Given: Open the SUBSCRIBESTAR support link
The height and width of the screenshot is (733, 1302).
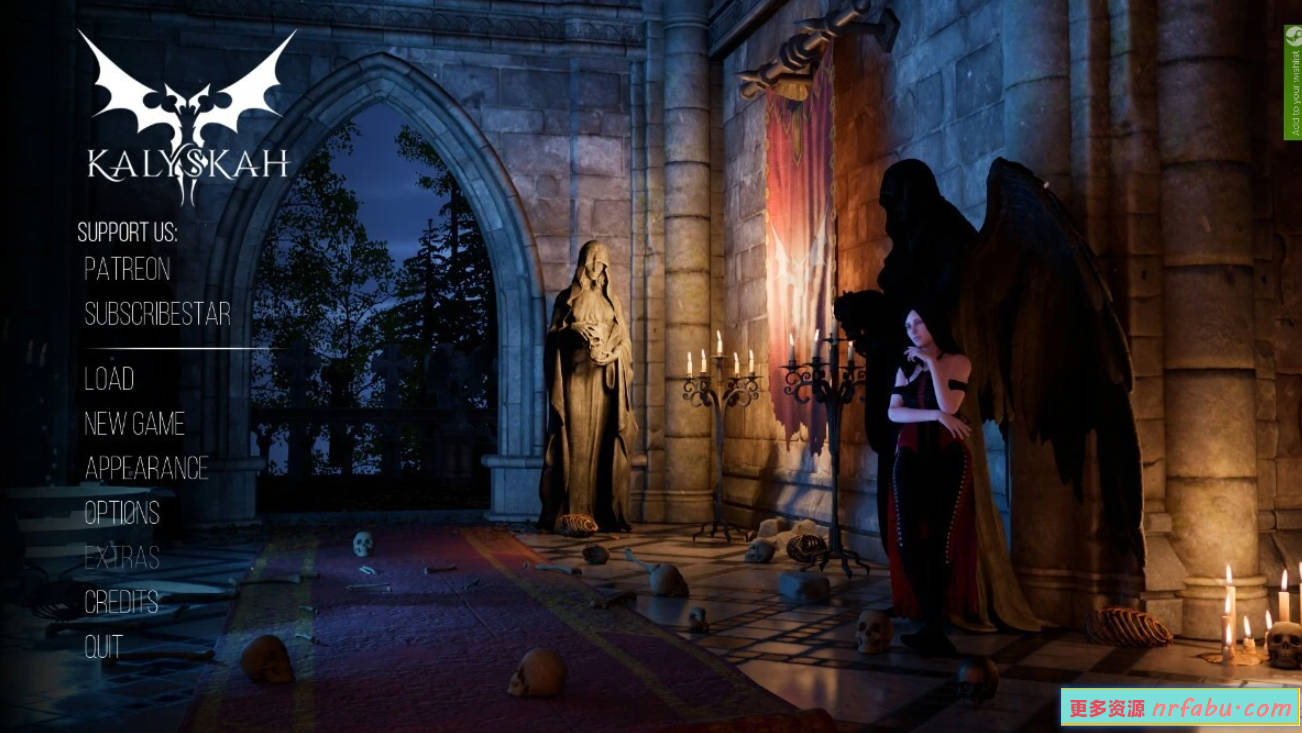Looking at the screenshot, I should pyautogui.click(x=158, y=315).
